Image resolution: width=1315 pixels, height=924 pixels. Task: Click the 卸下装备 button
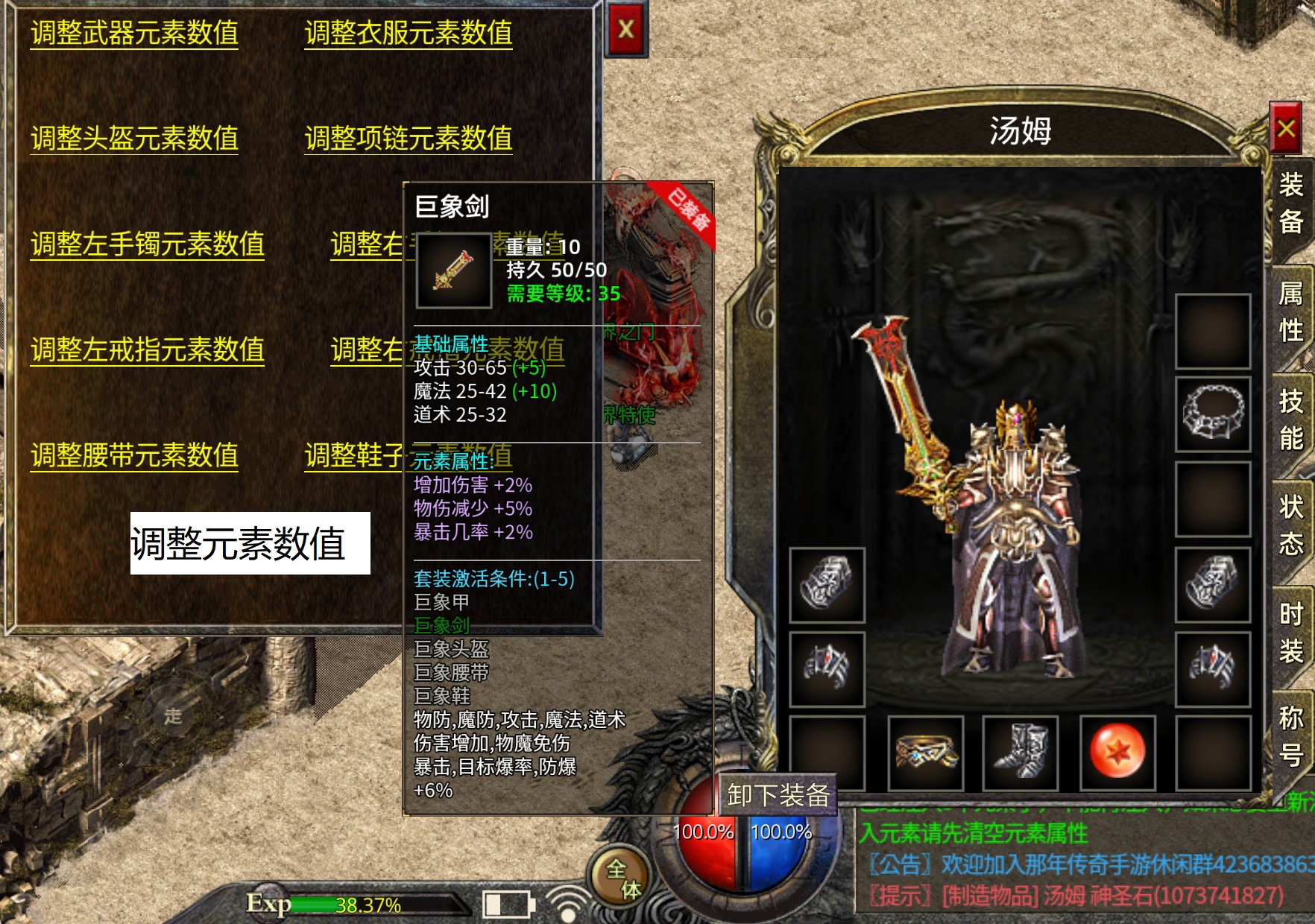pyautogui.click(x=778, y=795)
